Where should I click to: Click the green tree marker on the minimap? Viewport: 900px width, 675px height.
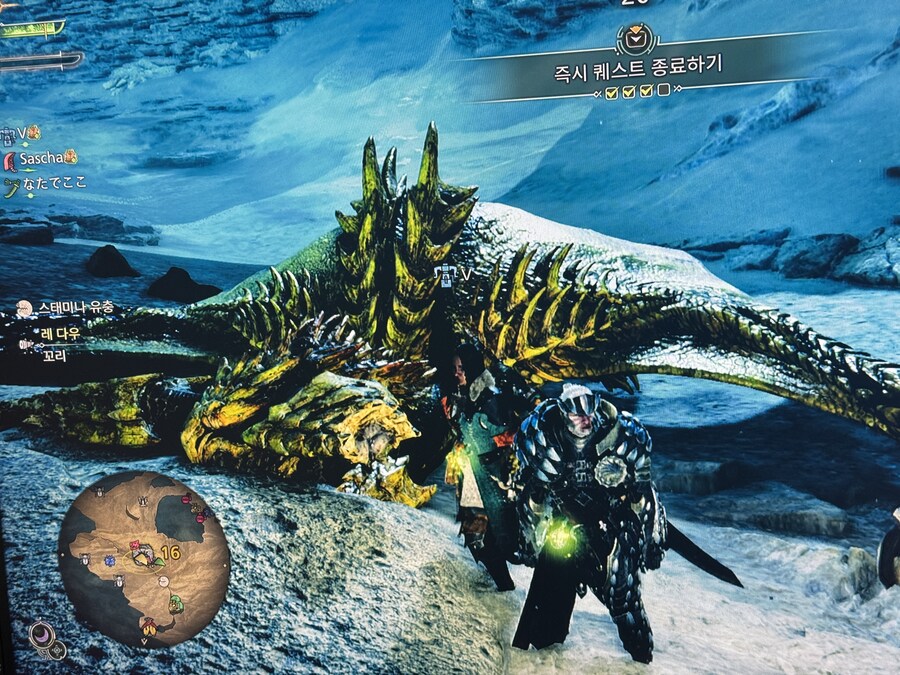tap(176, 603)
